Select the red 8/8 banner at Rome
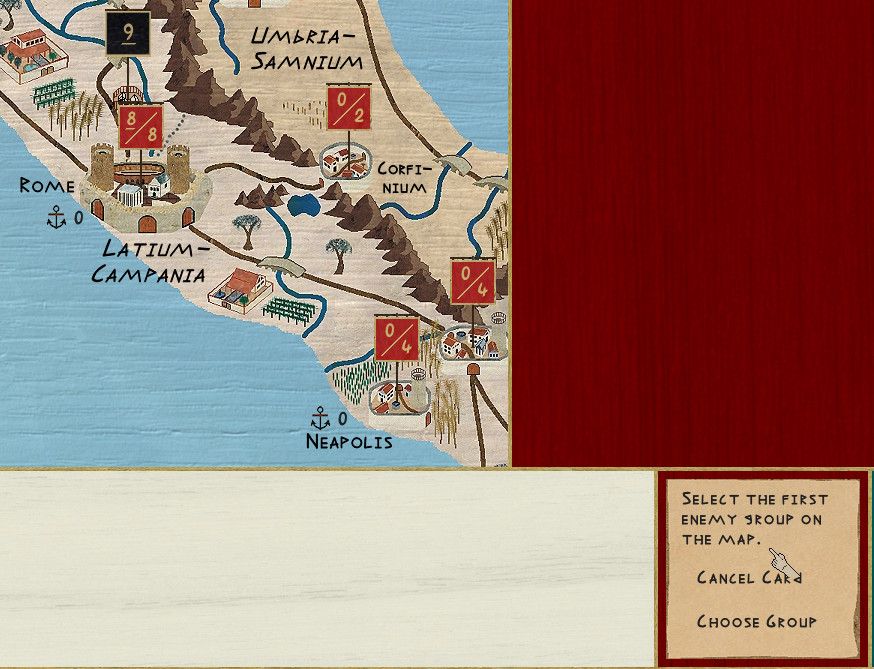Image resolution: width=874 pixels, height=669 pixels. click(x=140, y=127)
